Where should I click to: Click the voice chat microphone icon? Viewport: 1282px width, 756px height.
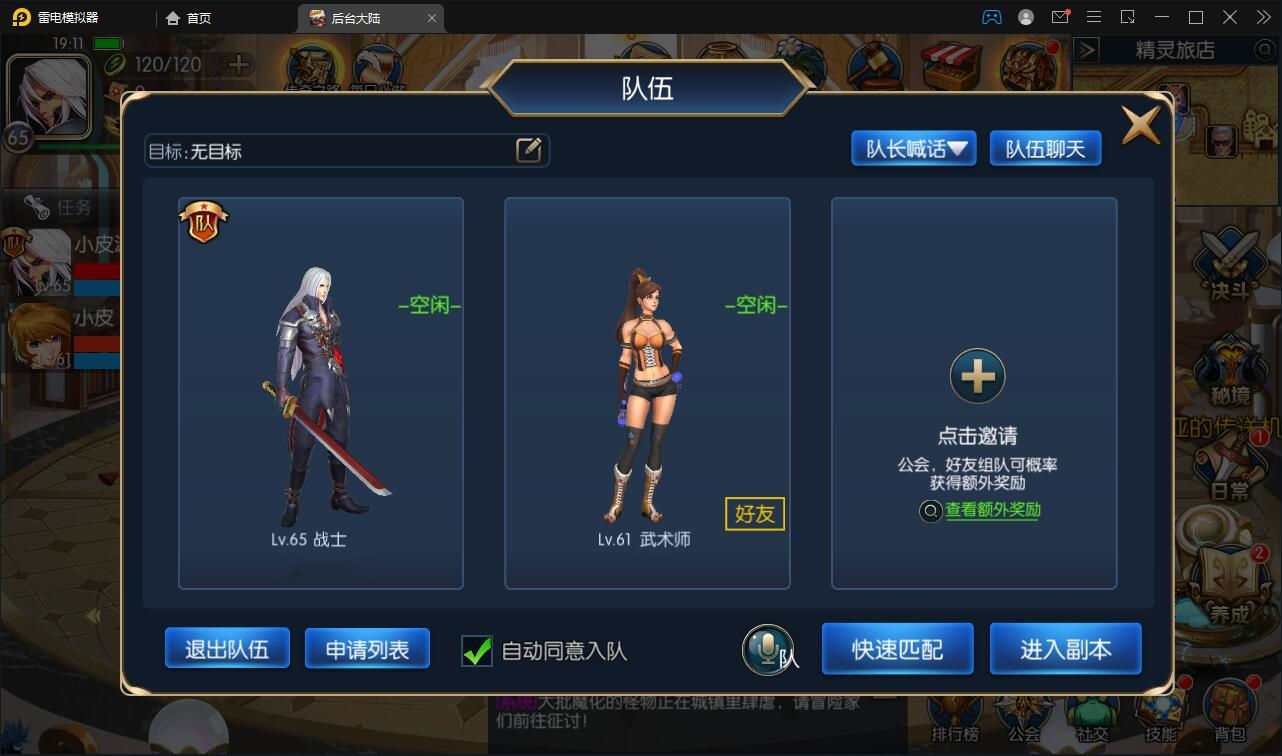click(768, 649)
